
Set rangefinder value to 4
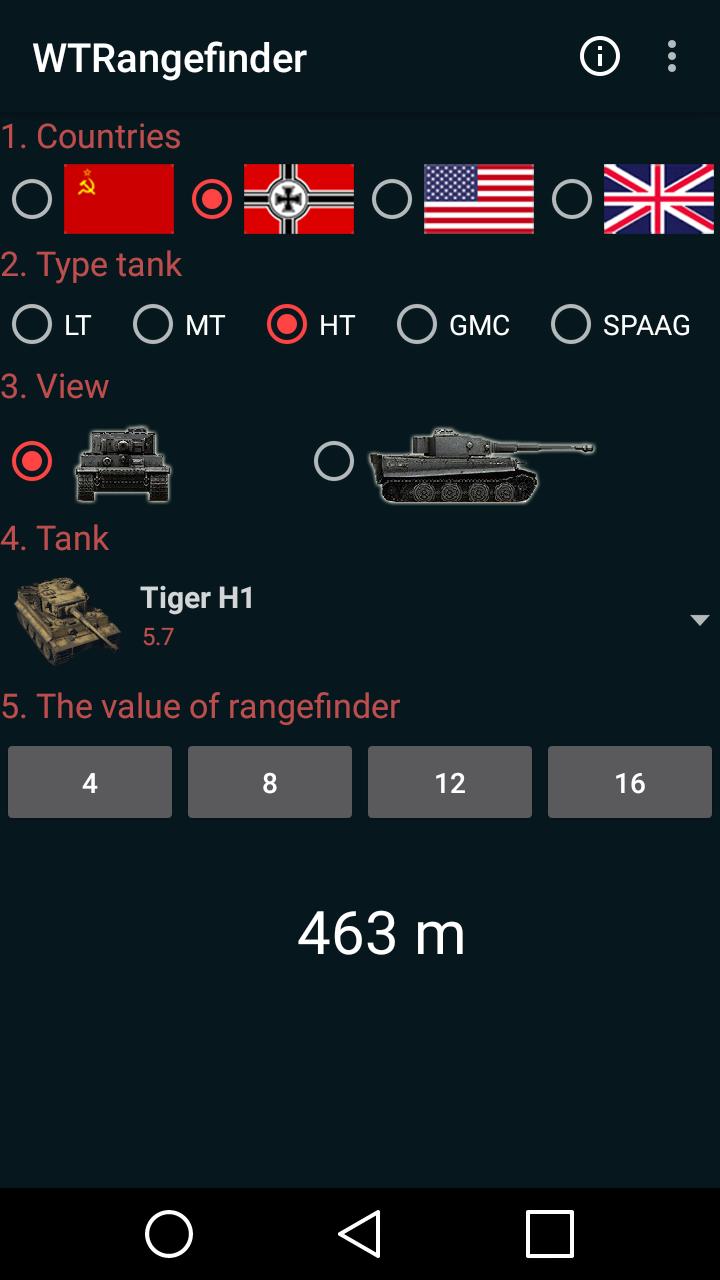(x=90, y=782)
